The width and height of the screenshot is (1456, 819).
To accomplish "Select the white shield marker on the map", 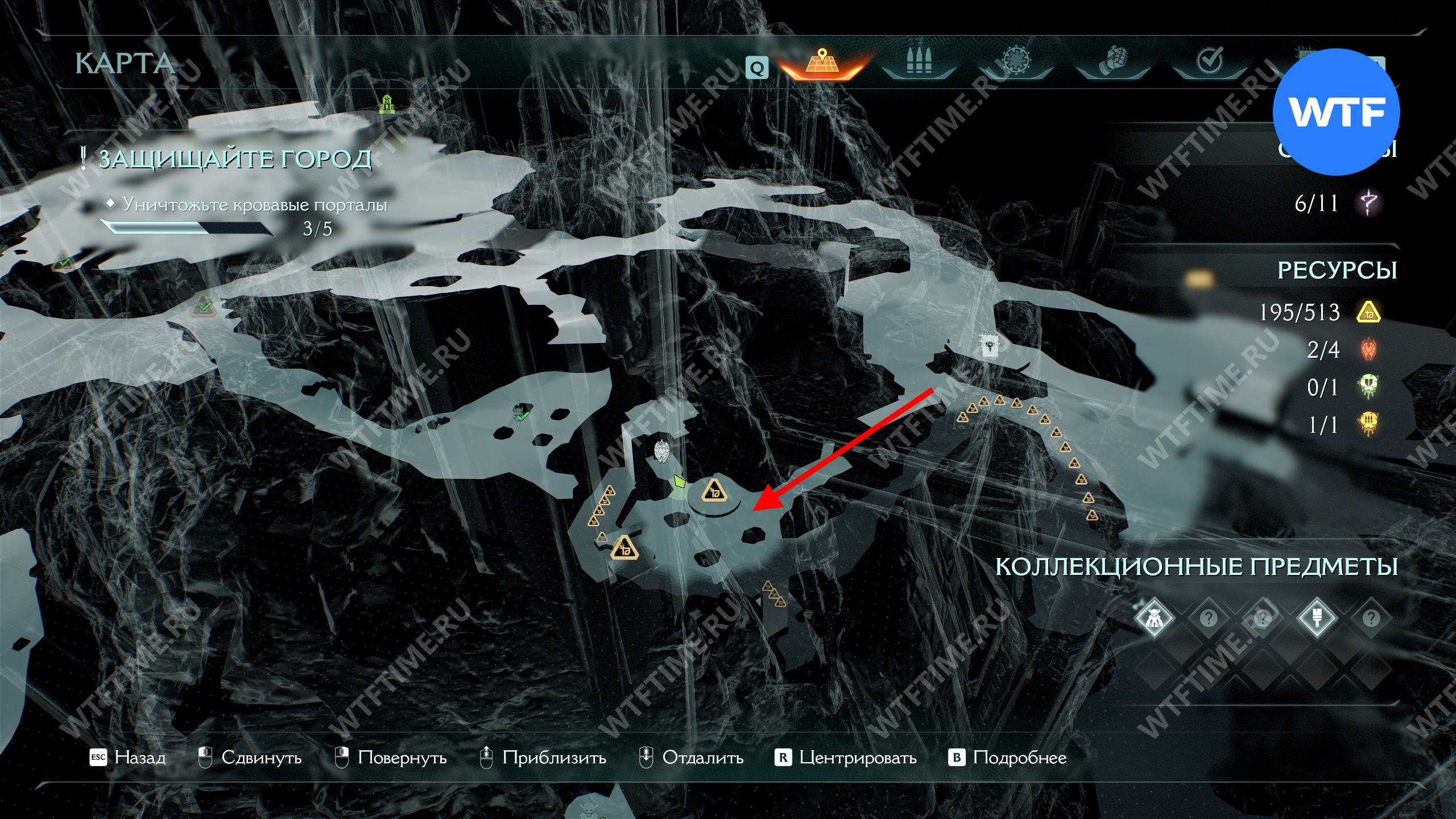I will (x=661, y=452).
